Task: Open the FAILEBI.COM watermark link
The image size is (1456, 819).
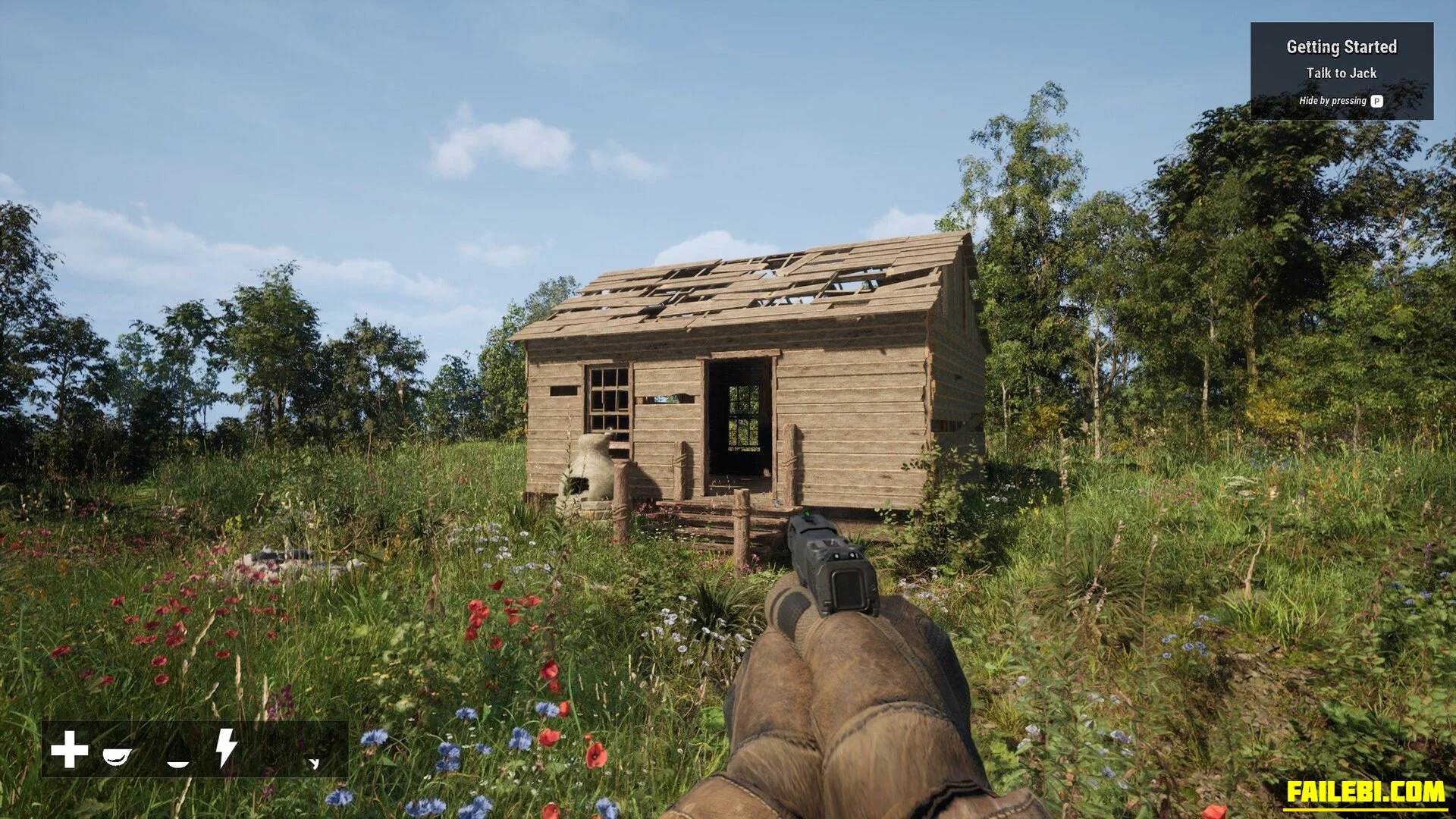Action: click(1365, 792)
